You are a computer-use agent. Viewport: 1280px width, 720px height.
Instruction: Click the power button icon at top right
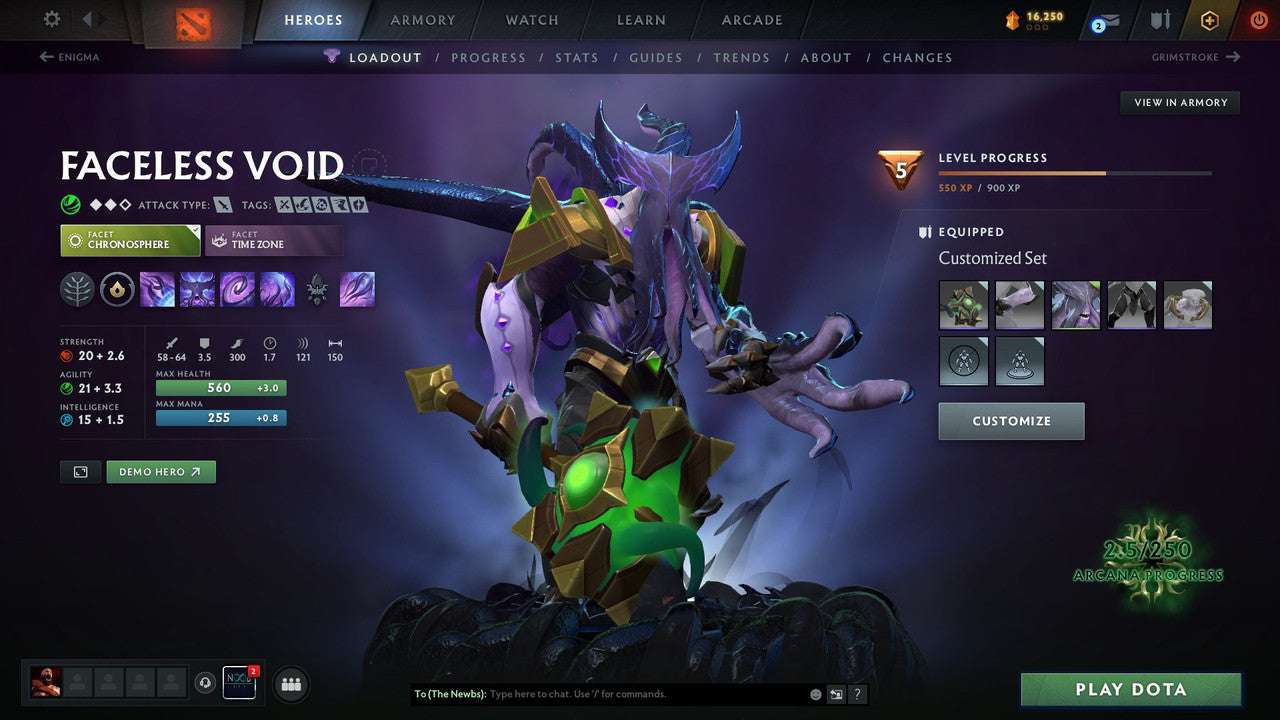coord(1258,20)
